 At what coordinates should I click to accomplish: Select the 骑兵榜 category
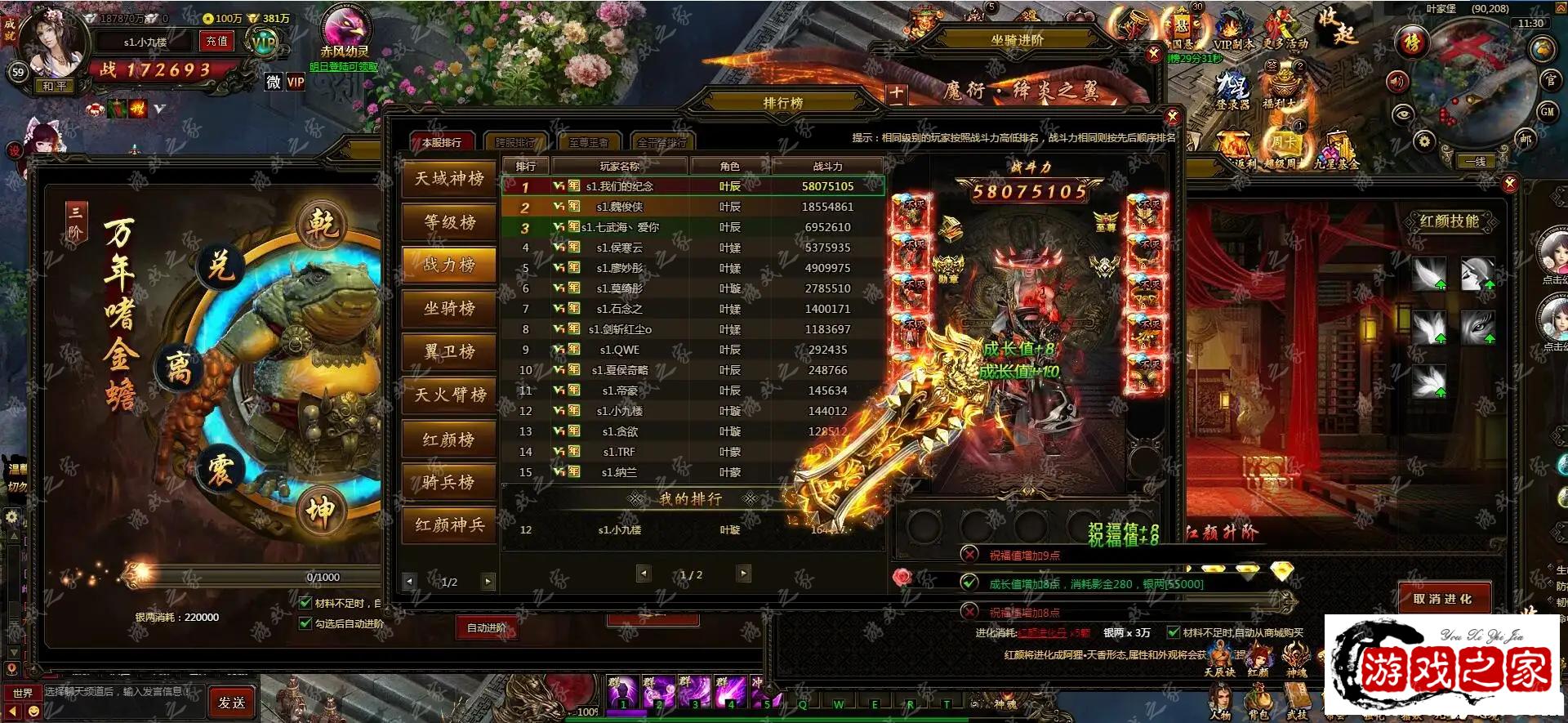[x=449, y=483]
